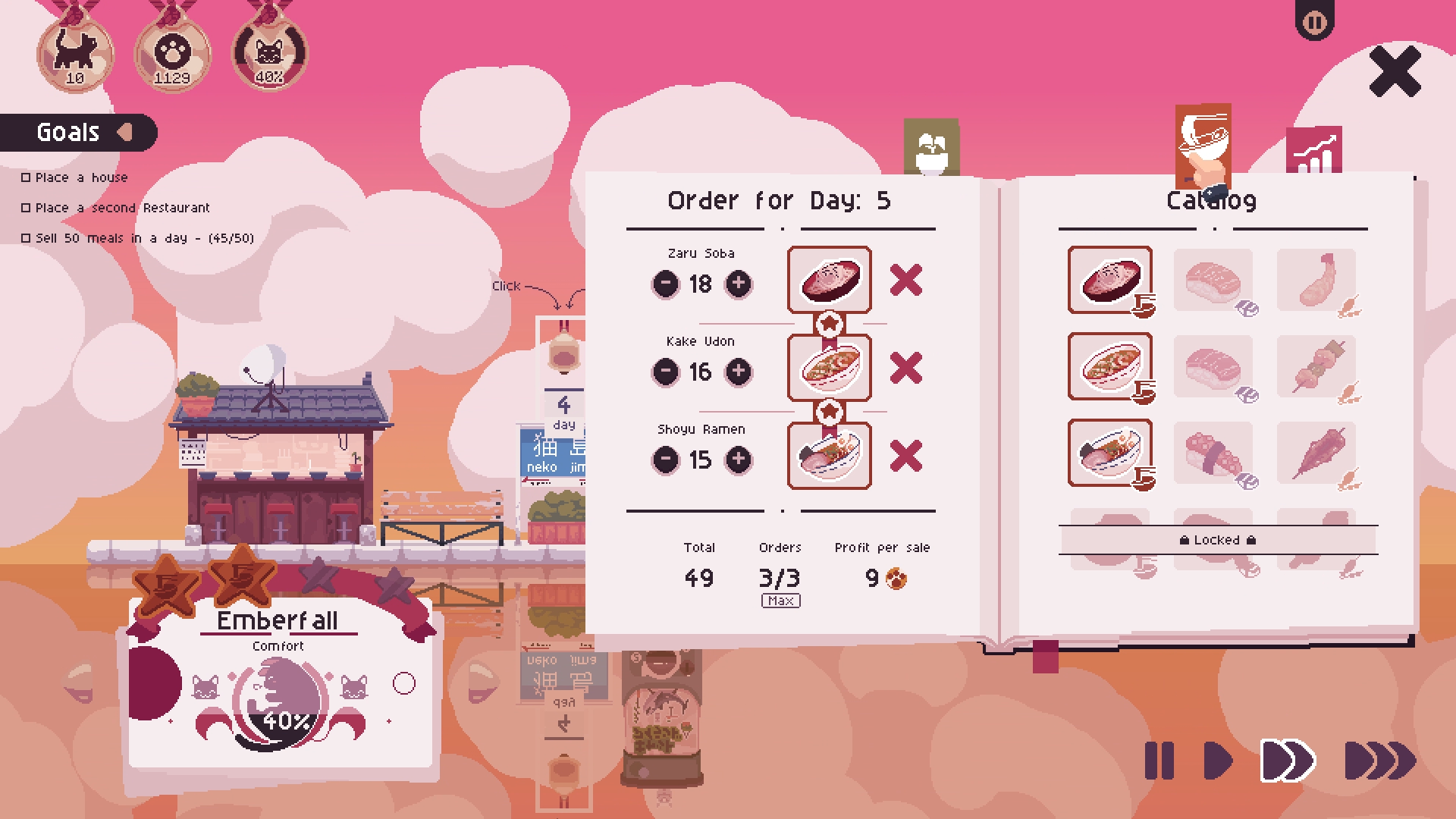Switch to the statistics chart tab

point(1313,150)
